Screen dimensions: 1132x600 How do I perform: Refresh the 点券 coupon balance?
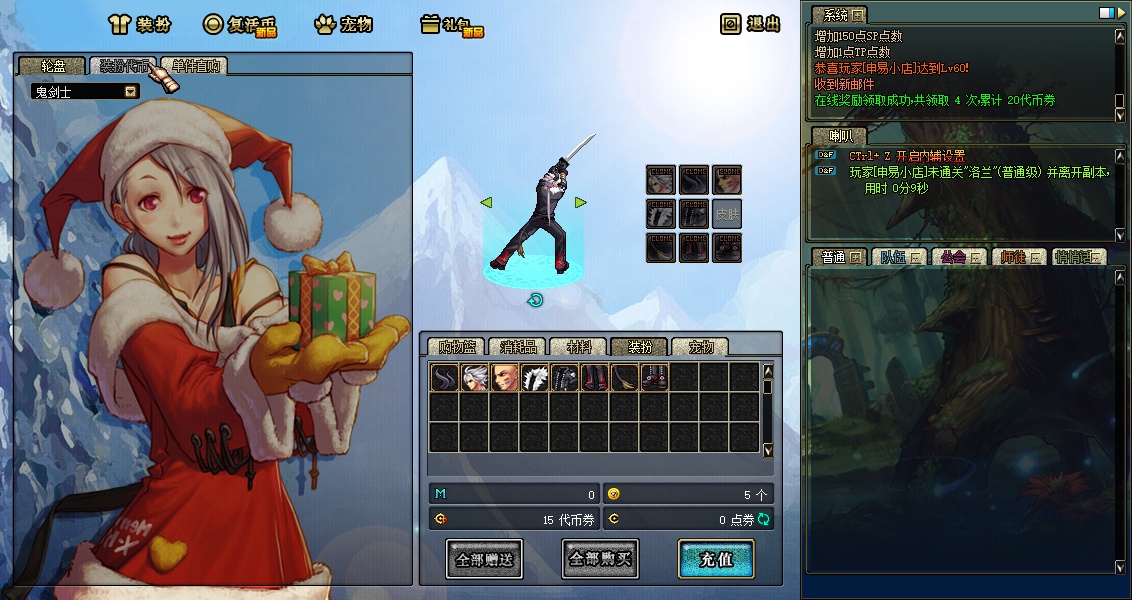[x=764, y=519]
